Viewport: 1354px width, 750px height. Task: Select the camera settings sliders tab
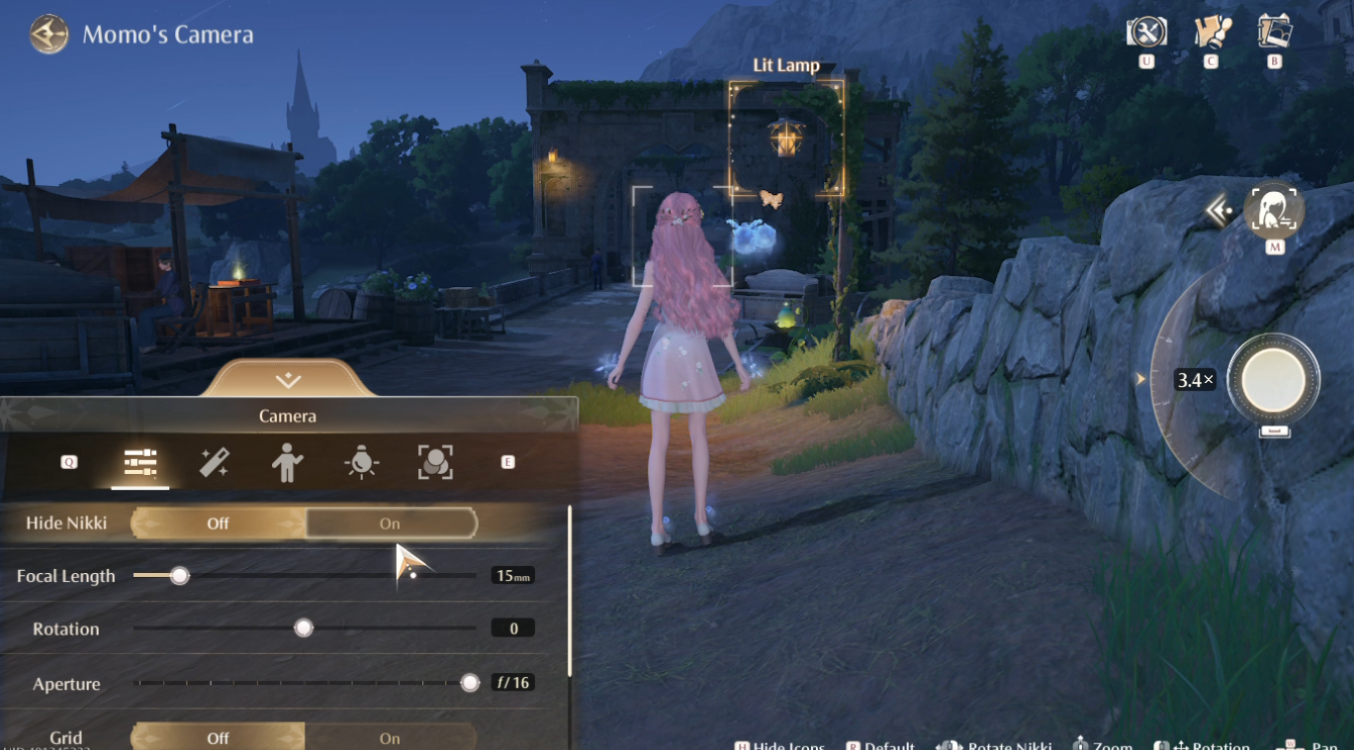pyautogui.click(x=140, y=462)
